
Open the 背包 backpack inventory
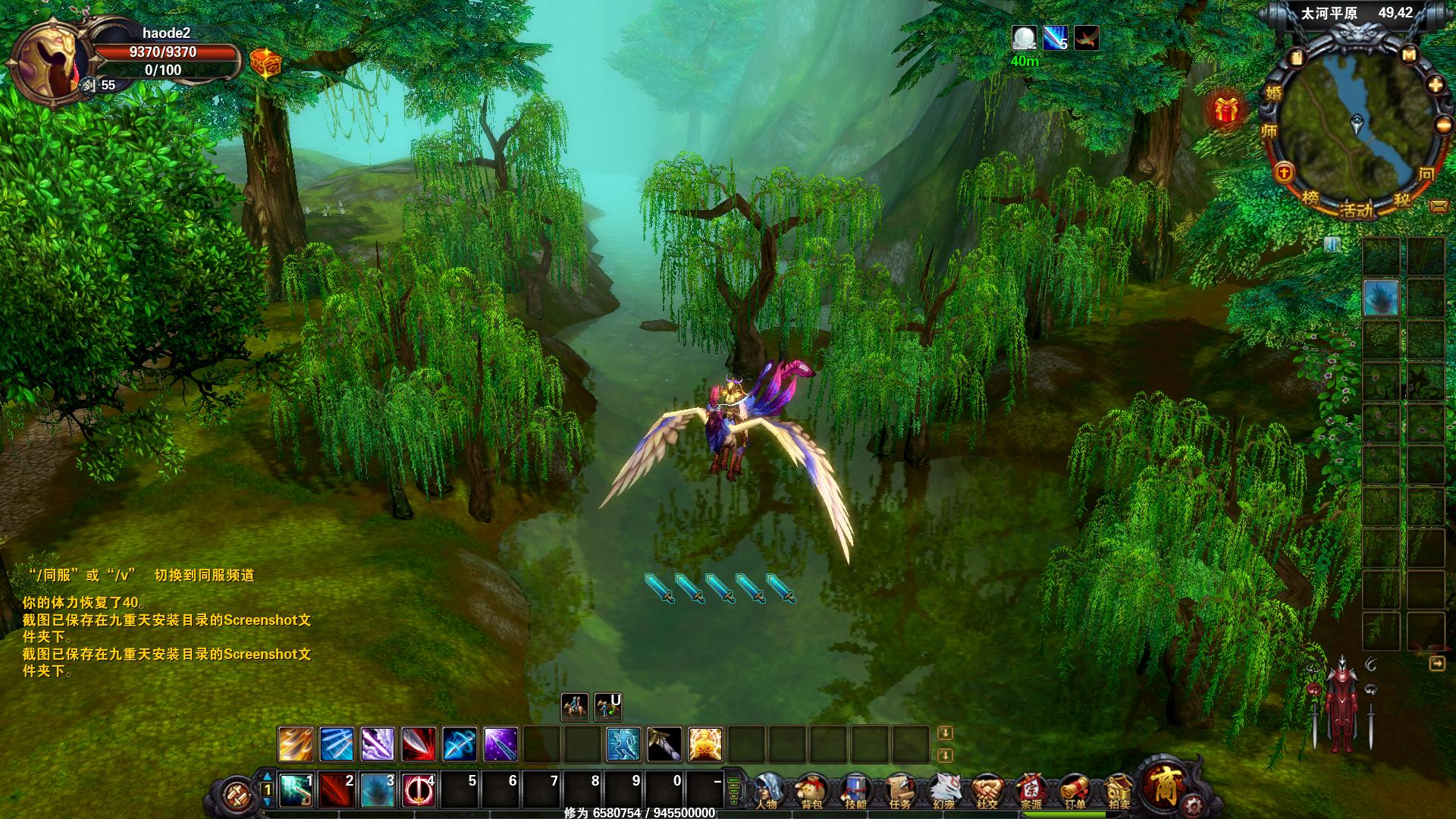(811, 790)
